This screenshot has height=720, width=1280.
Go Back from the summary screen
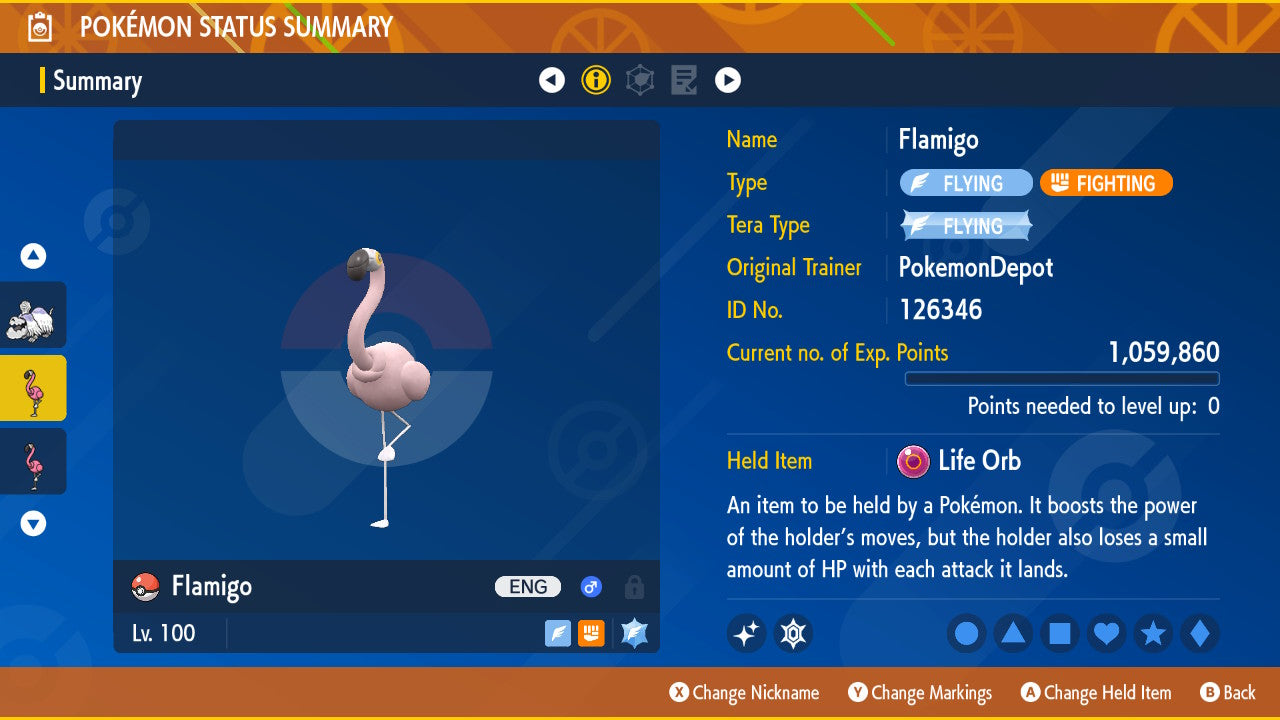(1228, 692)
